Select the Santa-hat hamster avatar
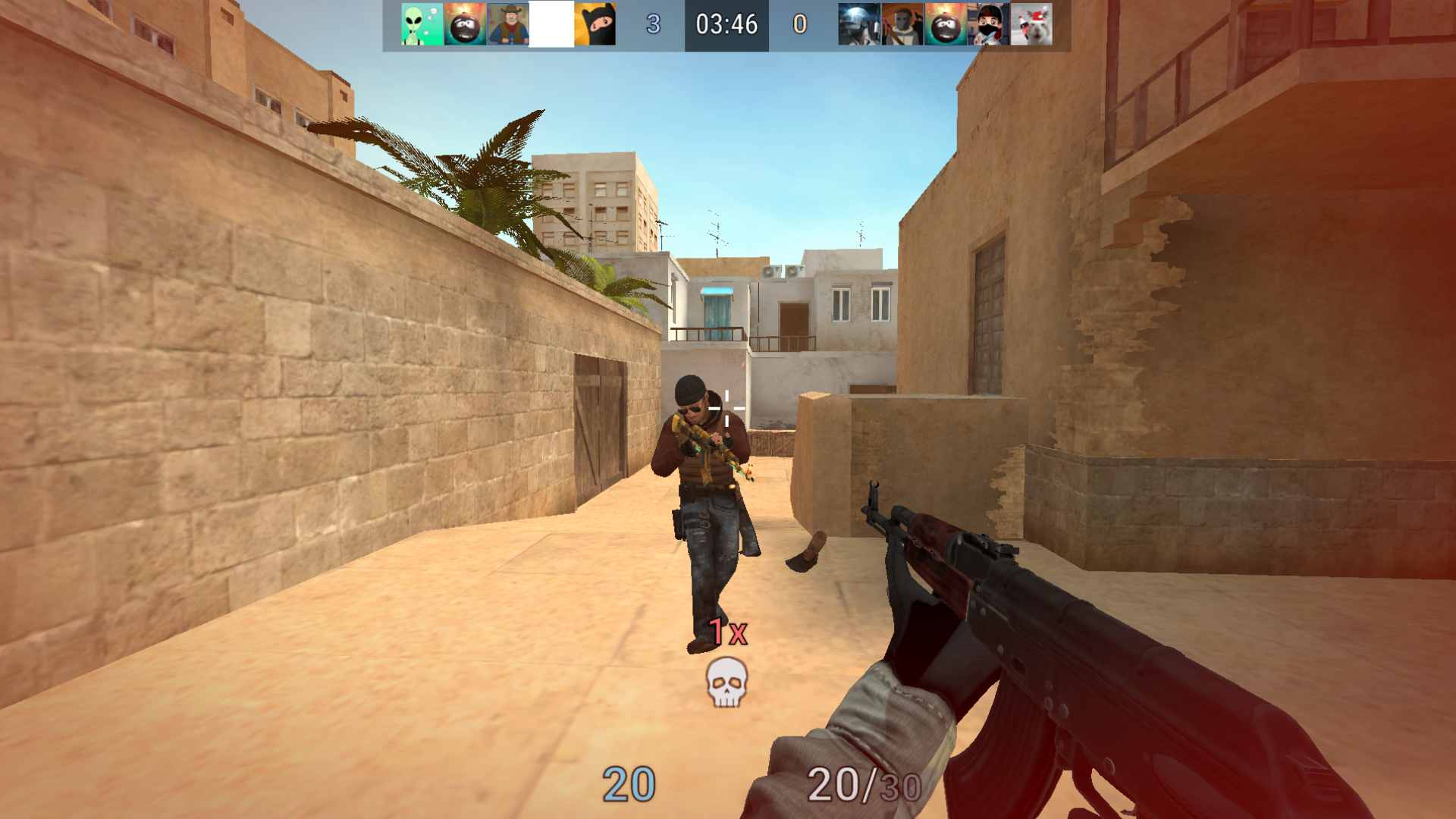1456x819 pixels. tap(1033, 25)
